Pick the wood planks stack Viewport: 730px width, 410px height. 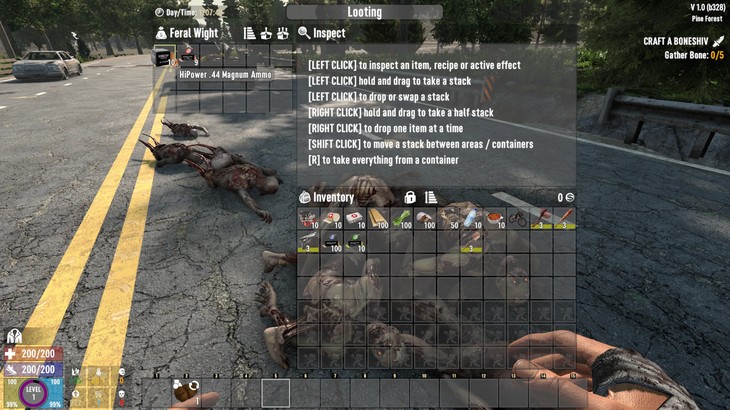coord(379,218)
